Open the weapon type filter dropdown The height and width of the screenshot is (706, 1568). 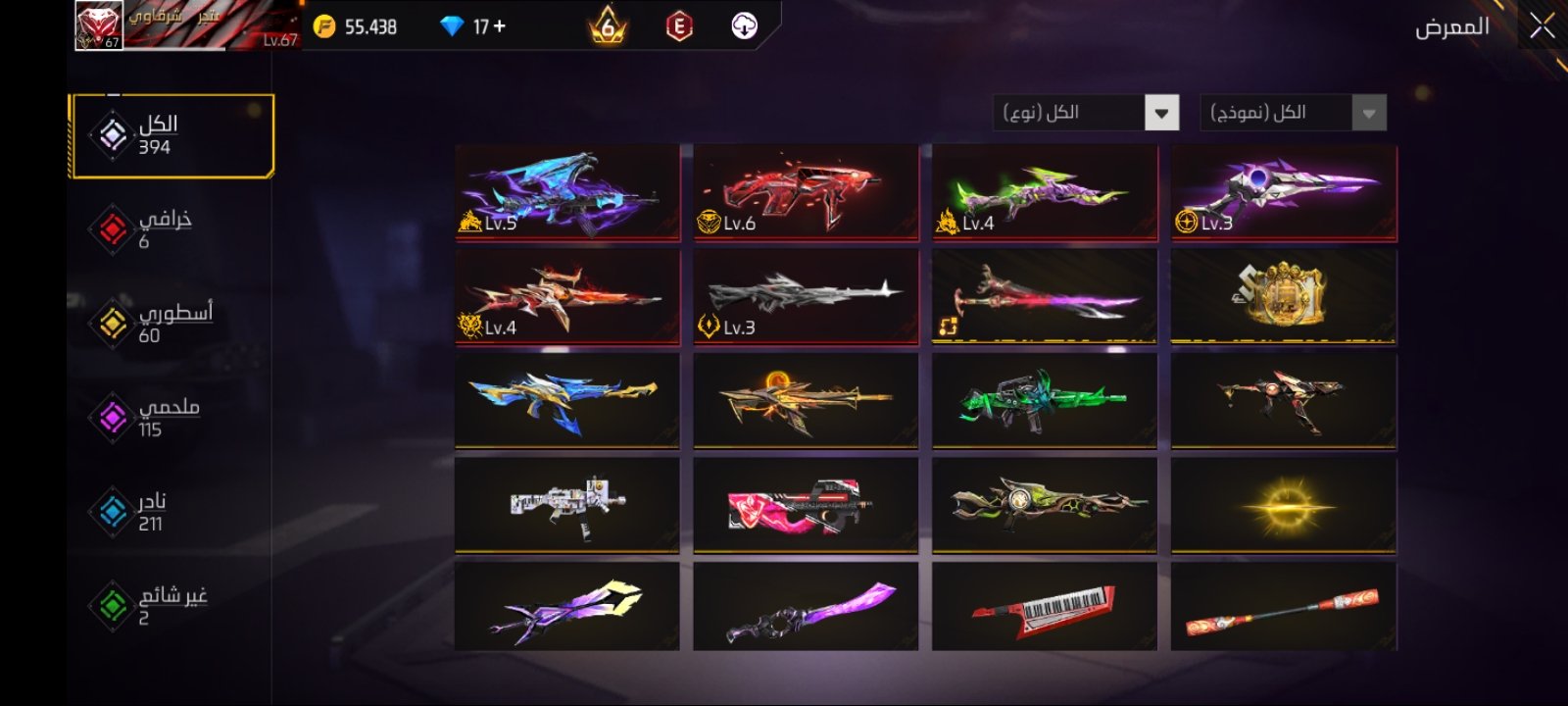[x=1161, y=114]
